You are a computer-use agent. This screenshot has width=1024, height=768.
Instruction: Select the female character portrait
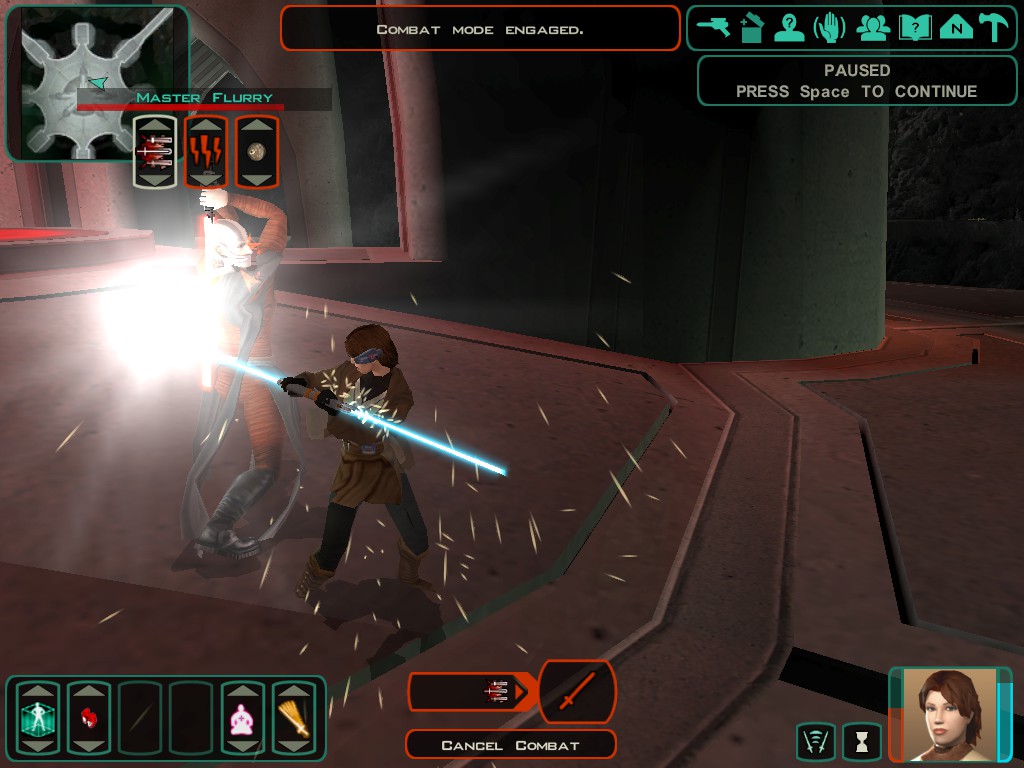[x=949, y=715]
